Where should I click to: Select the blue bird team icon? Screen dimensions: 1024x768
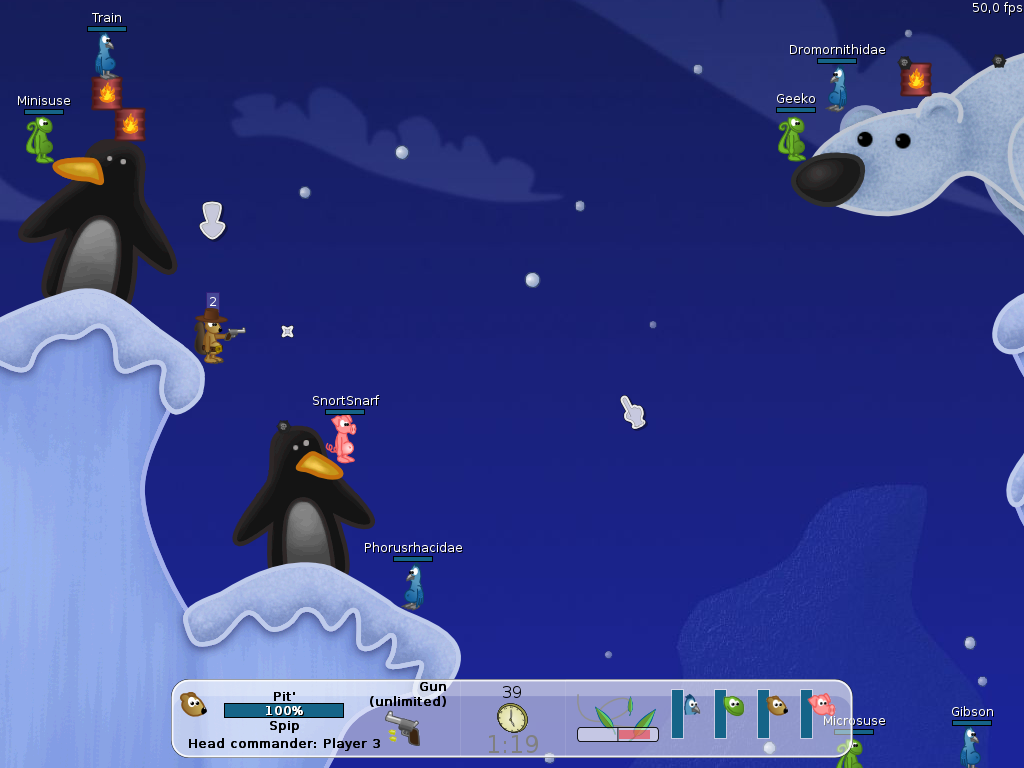(x=691, y=705)
